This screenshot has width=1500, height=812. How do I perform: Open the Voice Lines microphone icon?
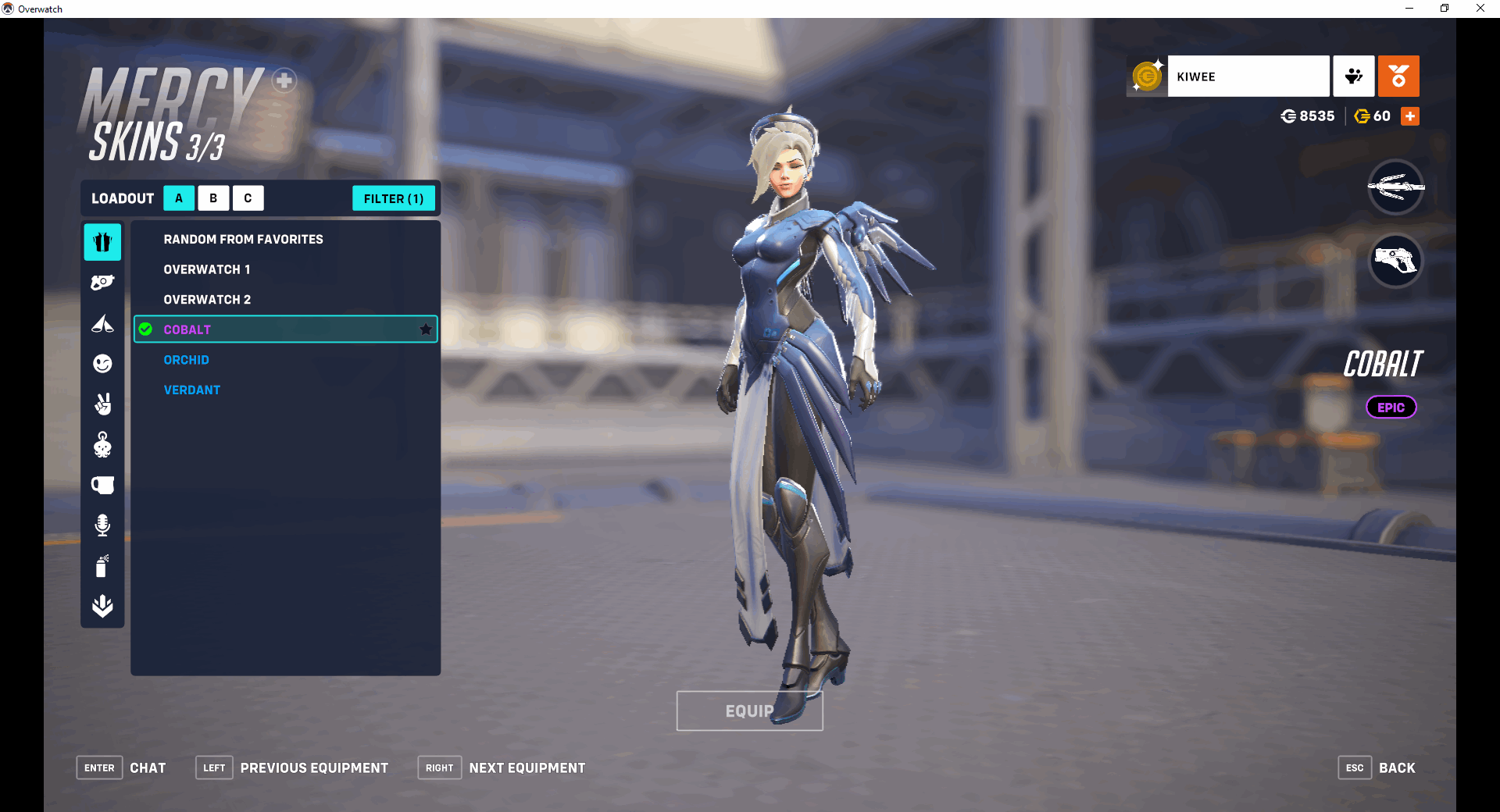[102, 525]
